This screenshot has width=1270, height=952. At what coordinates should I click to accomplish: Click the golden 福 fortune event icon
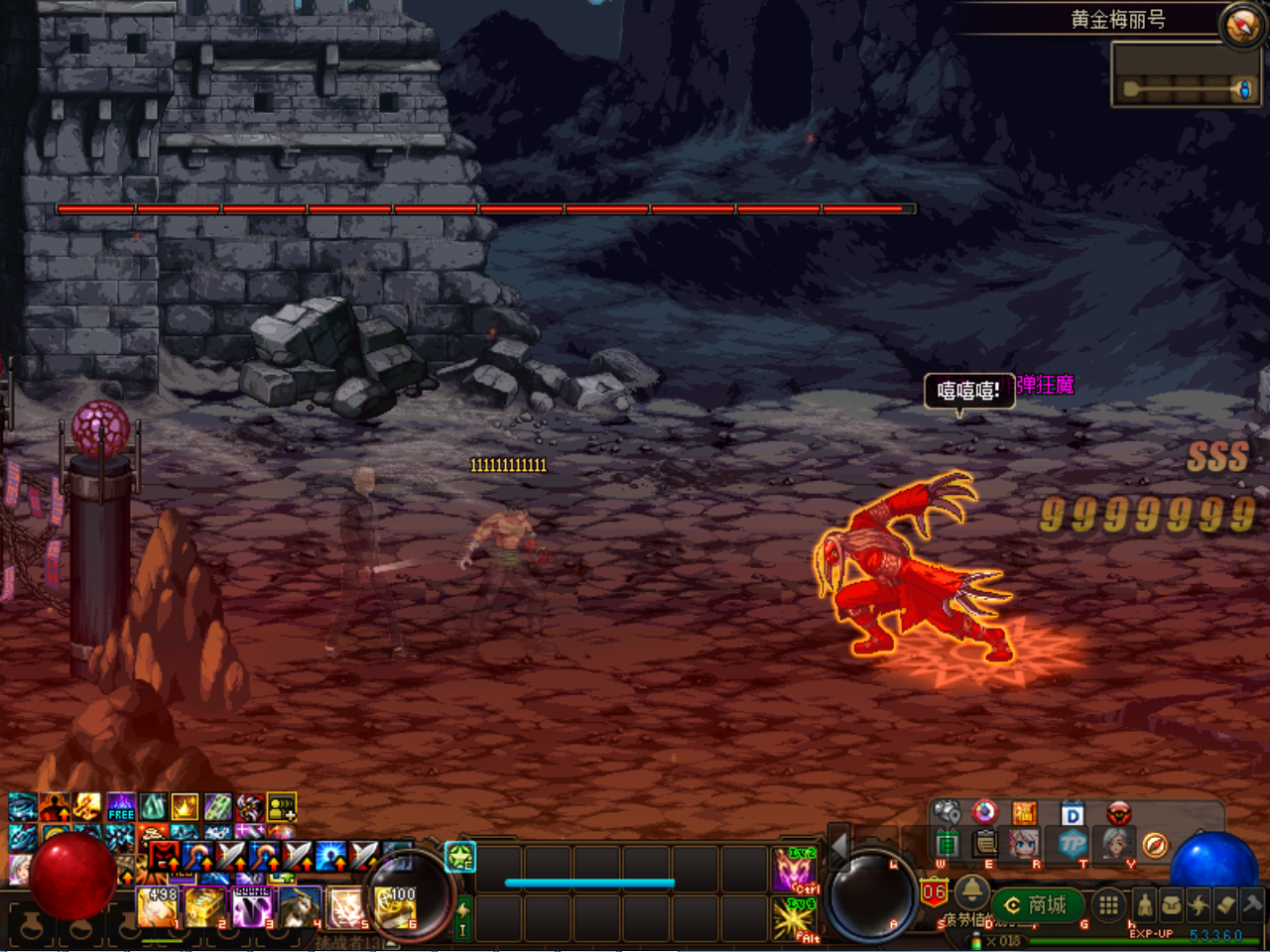(1024, 813)
